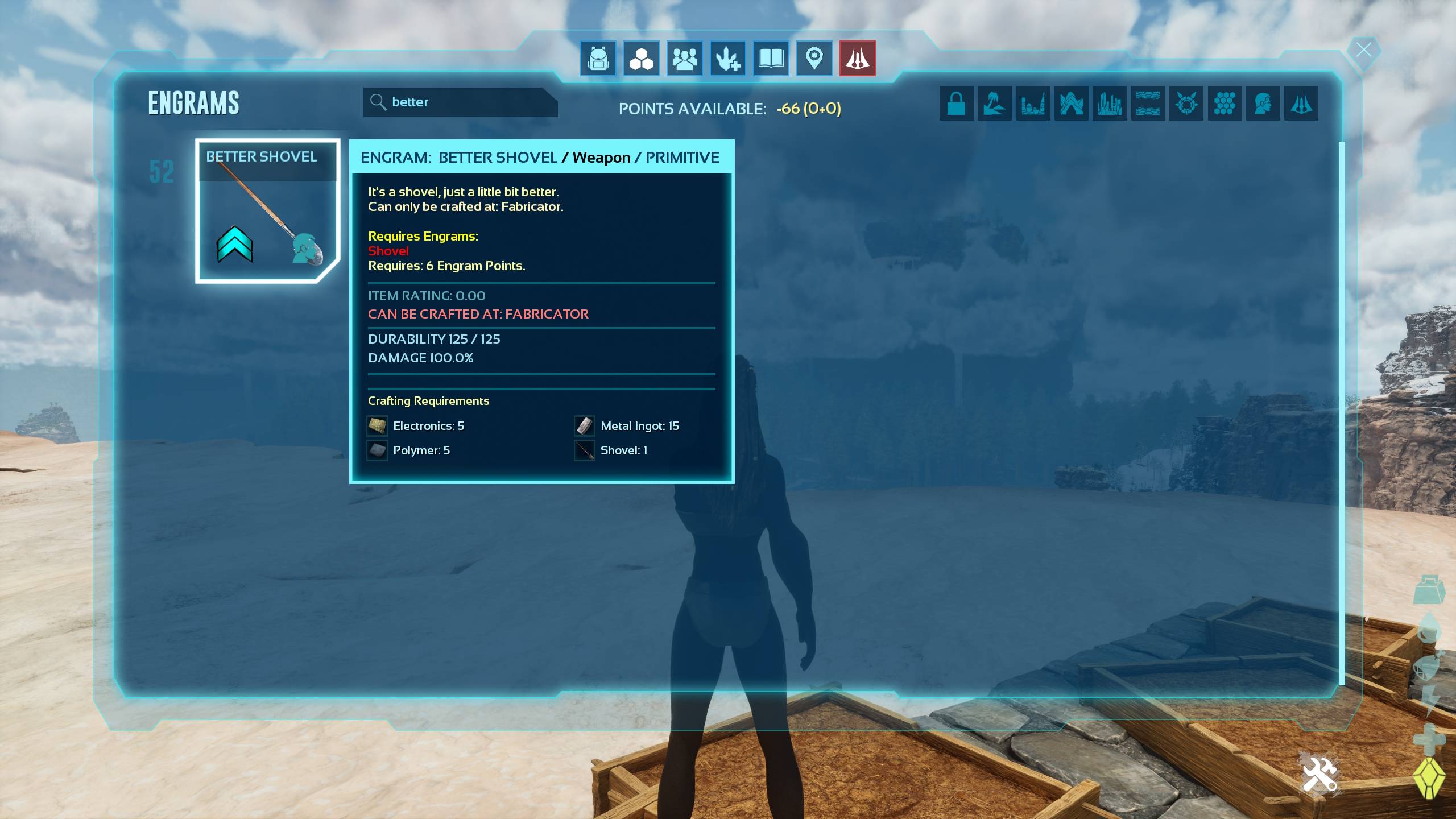This screenshot has width=1456, height=819.
Task: Open the tribe group tab
Action: [x=684, y=58]
